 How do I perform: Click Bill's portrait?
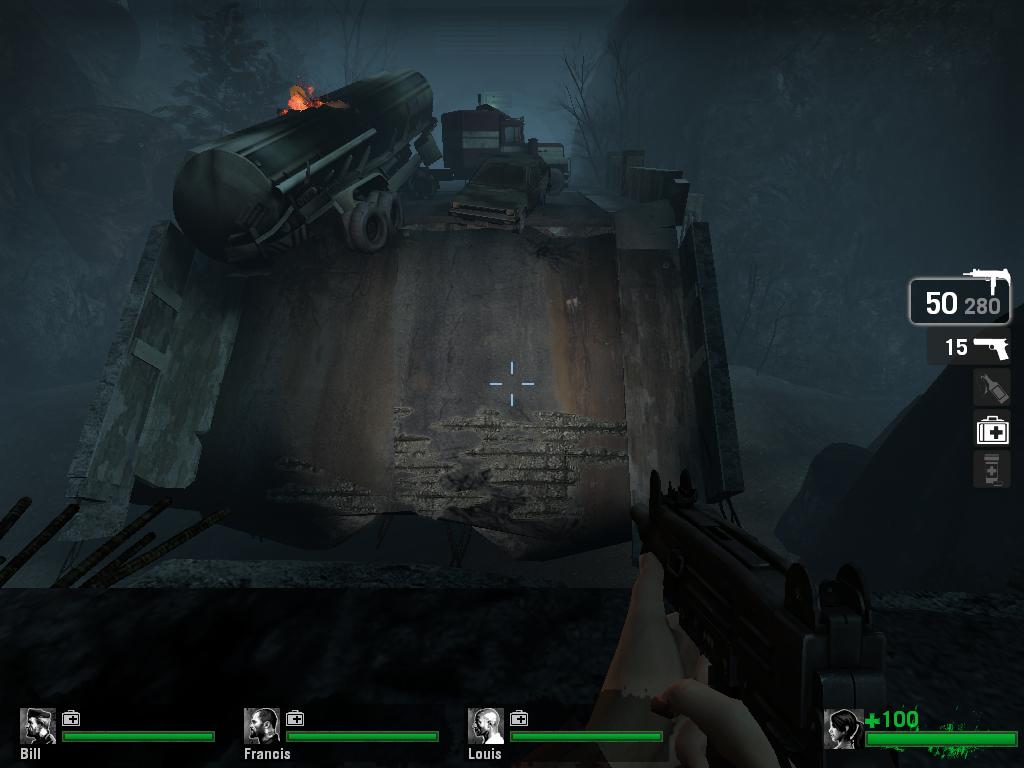coord(38,726)
